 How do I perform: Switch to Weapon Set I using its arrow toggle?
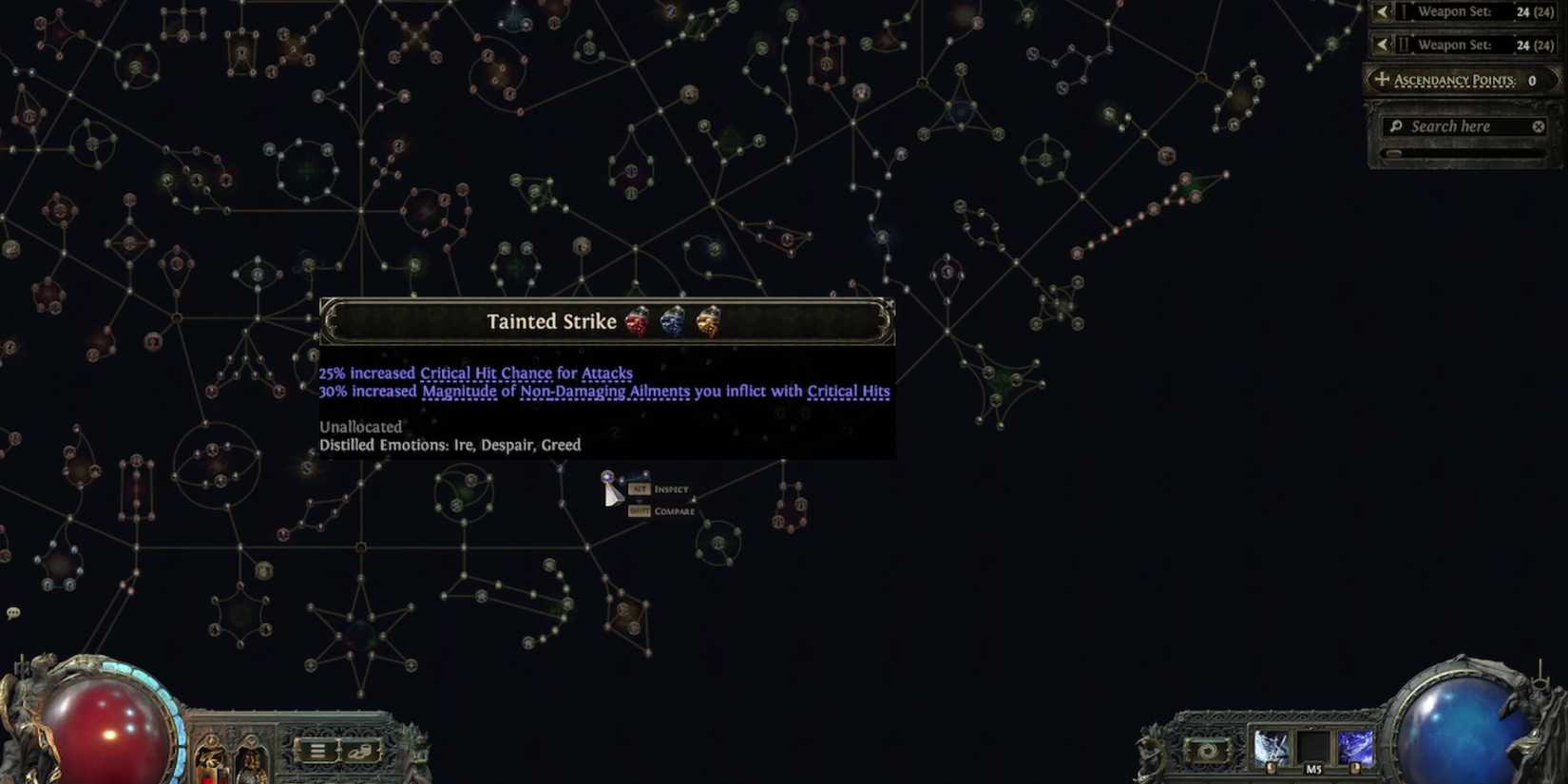(x=1383, y=11)
